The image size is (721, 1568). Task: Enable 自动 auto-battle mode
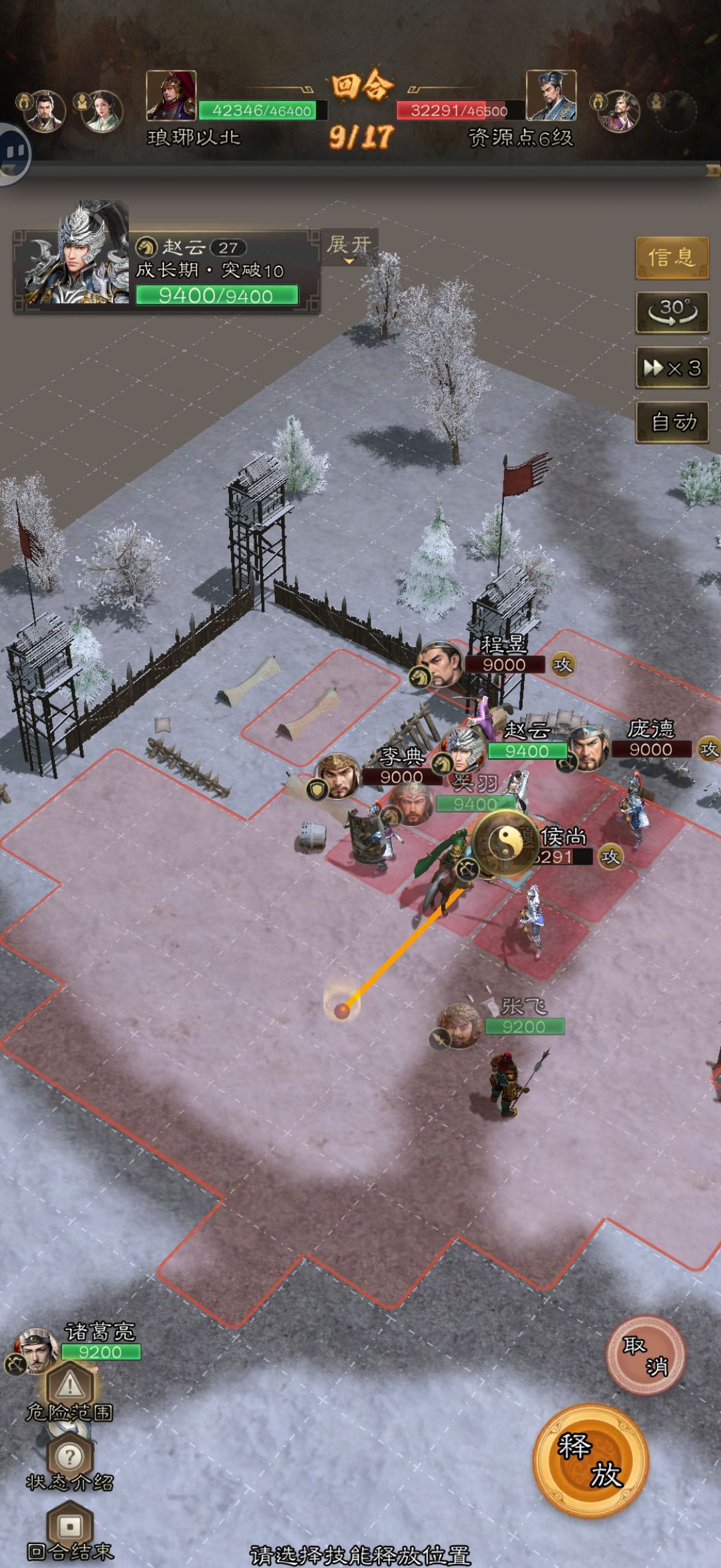(672, 422)
